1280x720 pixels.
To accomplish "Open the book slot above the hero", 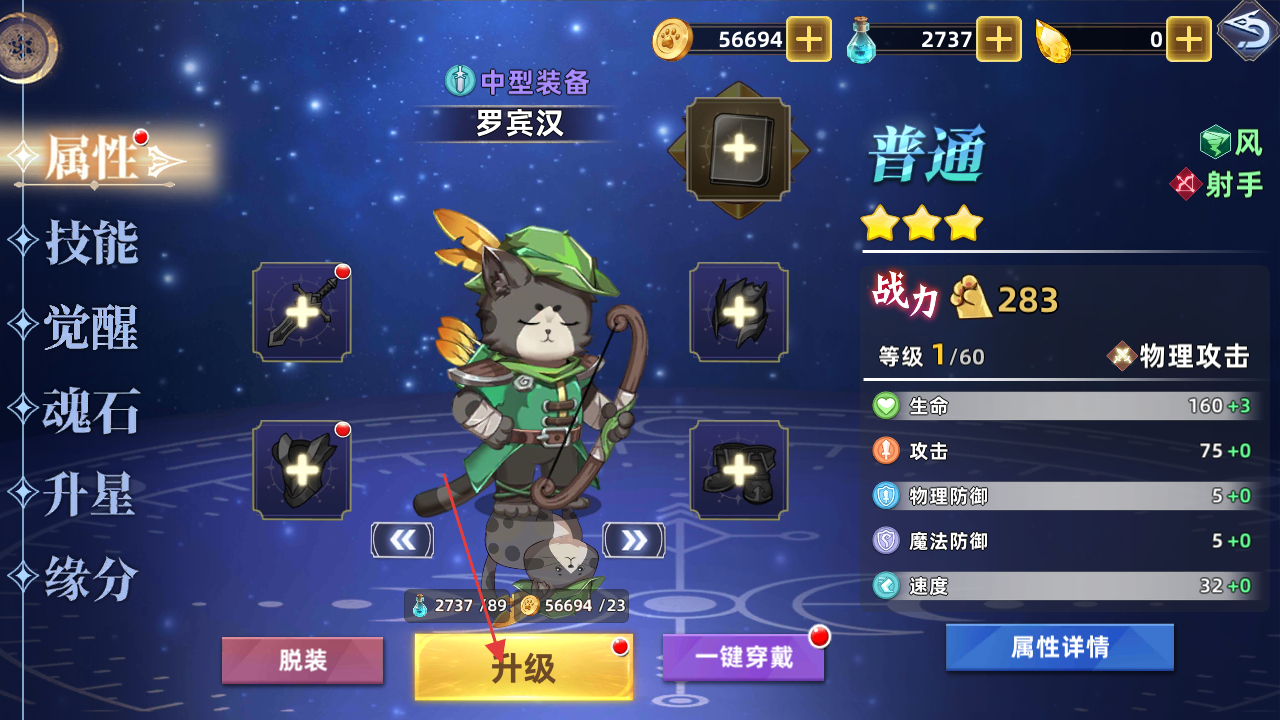I will (x=739, y=150).
